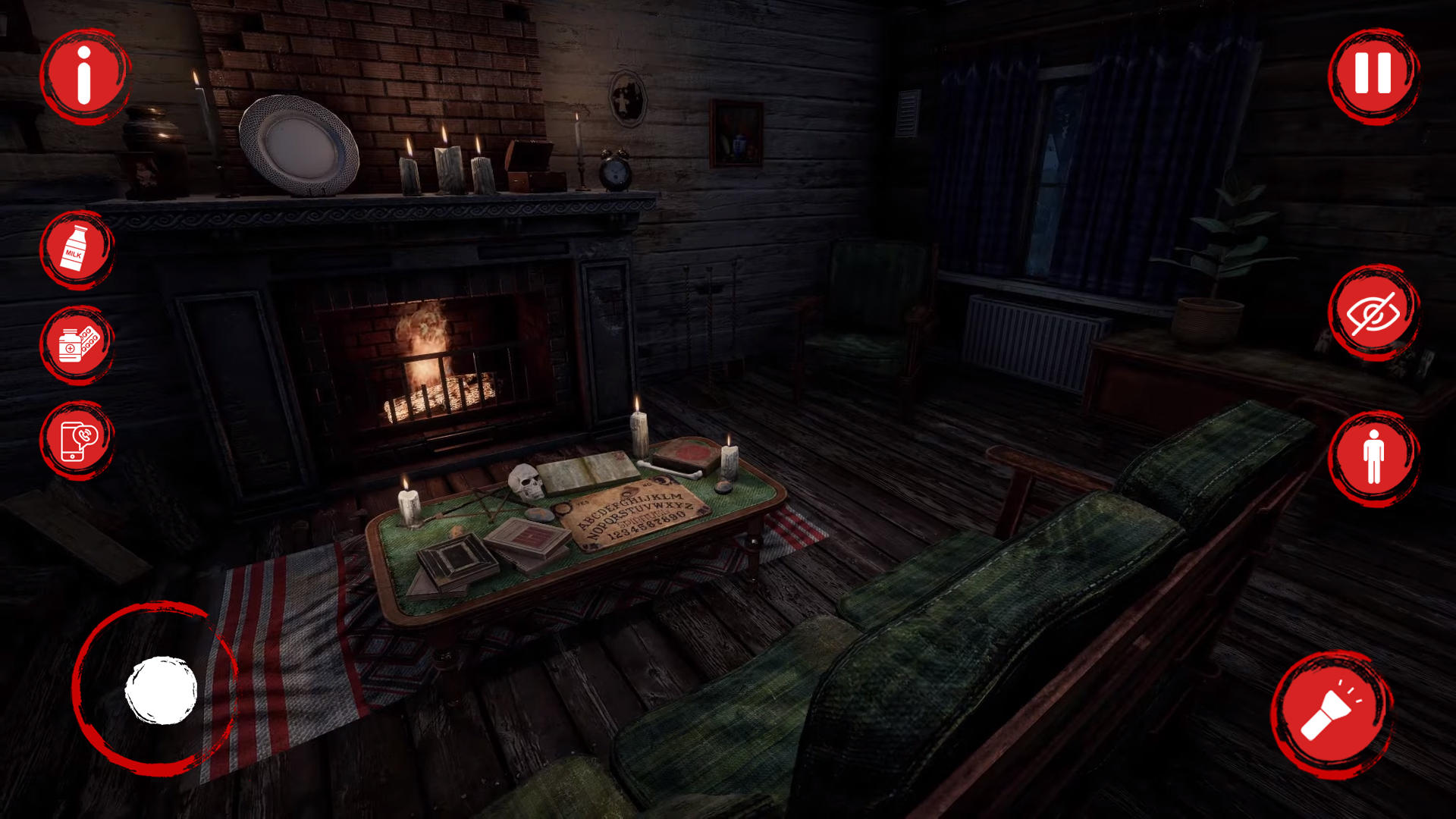
Task: Toggle the hide visibility eye icon
Action: pyautogui.click(x=1374, y=311)
